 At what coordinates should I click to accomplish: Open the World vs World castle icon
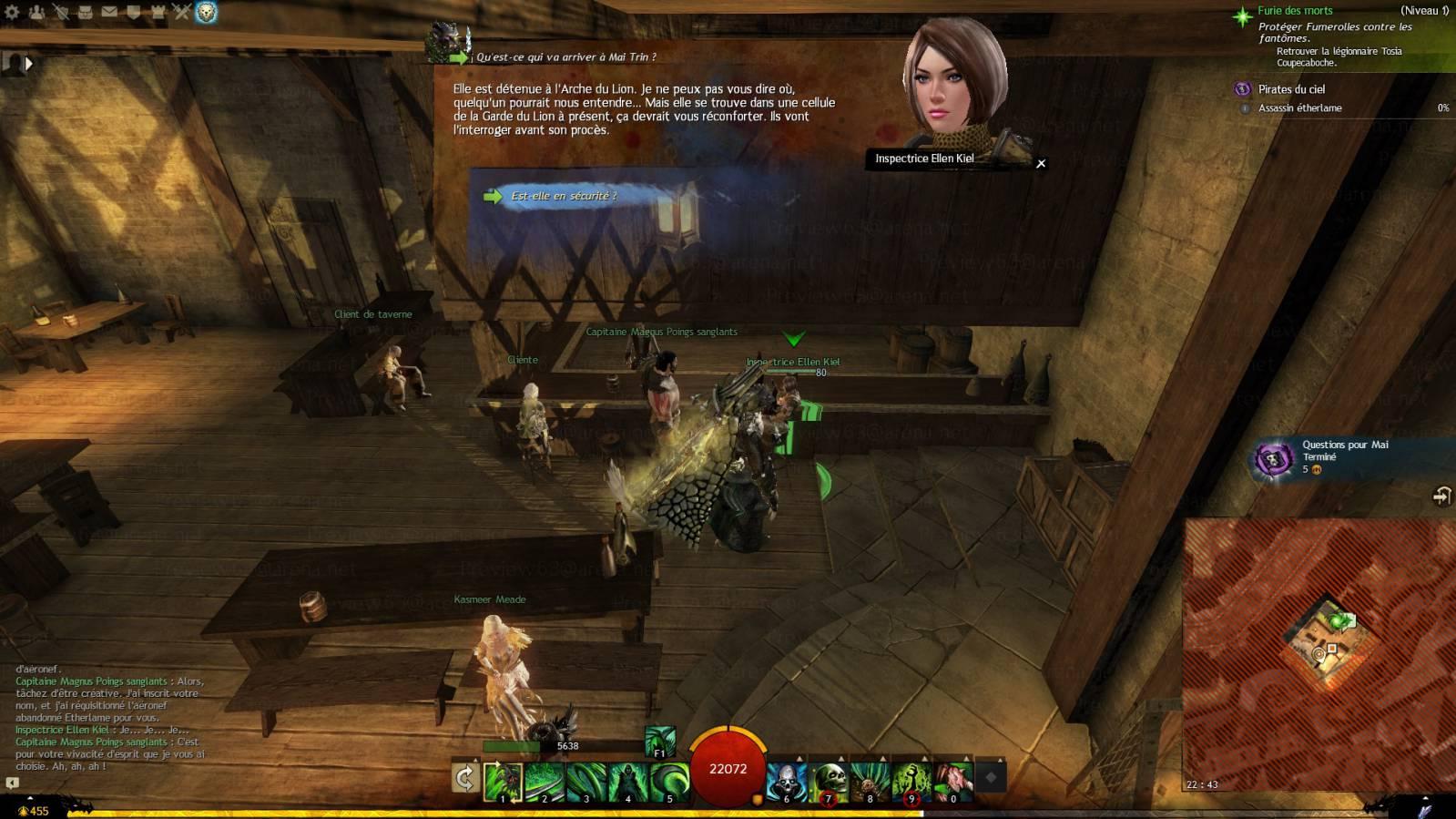pos(158,12)
